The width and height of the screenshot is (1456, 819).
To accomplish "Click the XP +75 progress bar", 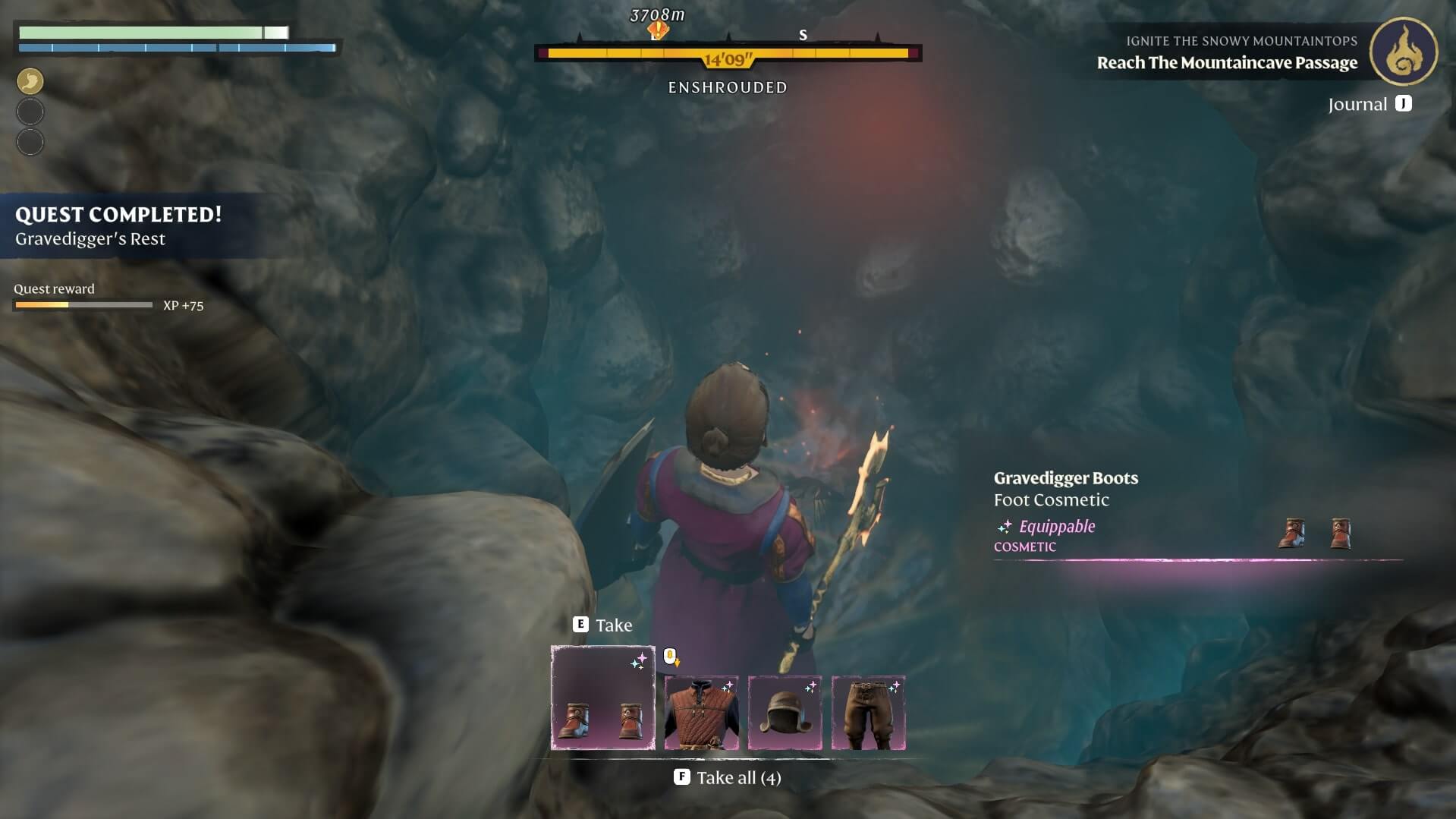I will [82, 305].
